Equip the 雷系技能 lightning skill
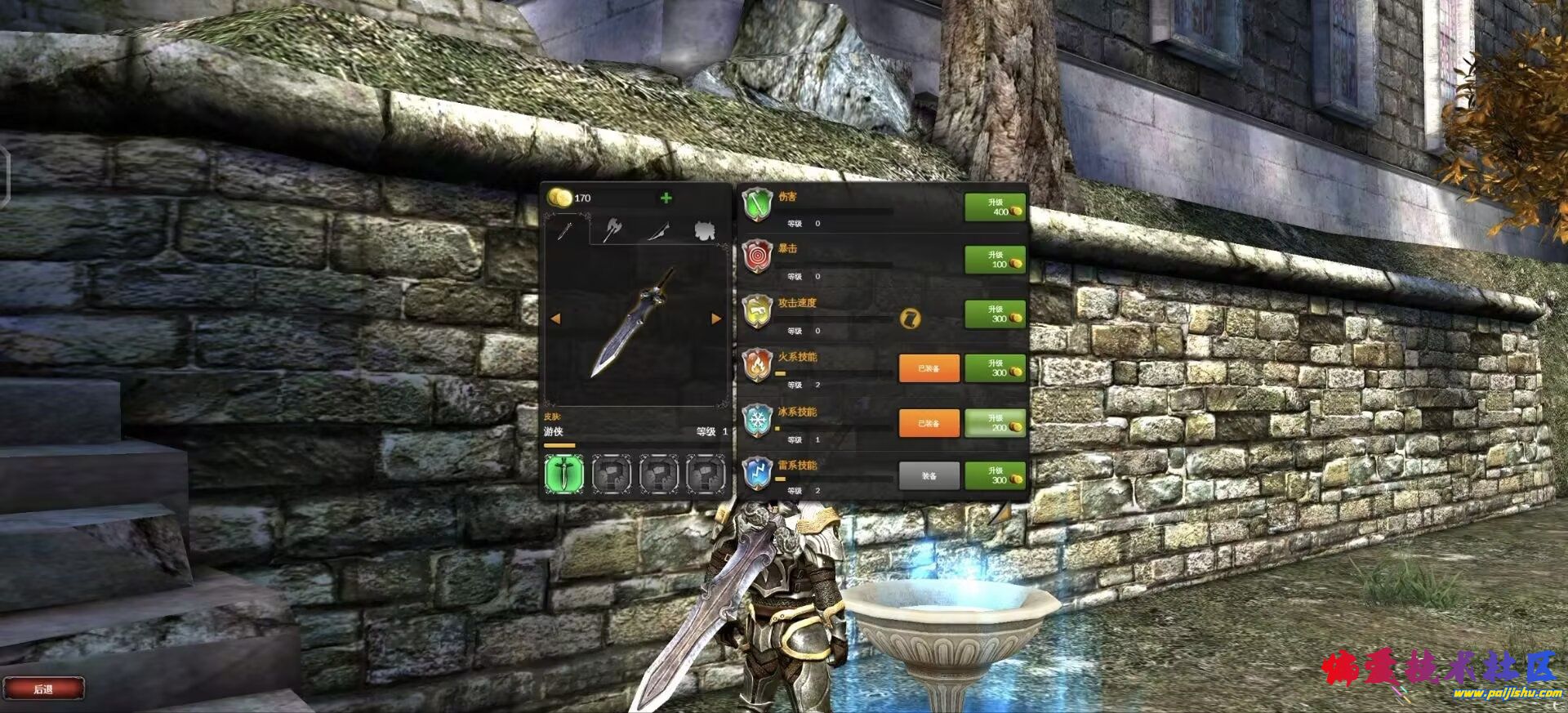This screenshot has height=713, width=1568. point(929,475)
